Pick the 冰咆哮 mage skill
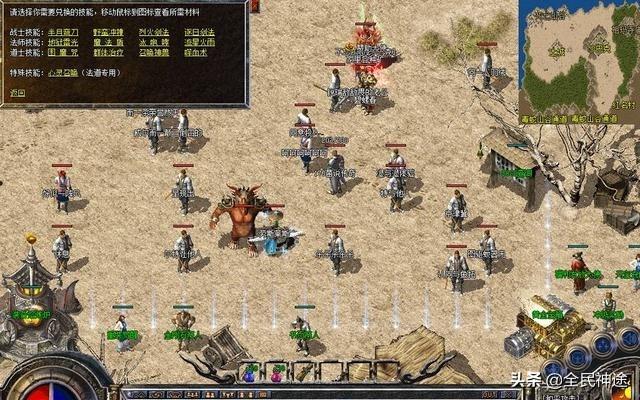Image resolution: width=640 pixels, height=400 pixels. (x=154, y=42)
